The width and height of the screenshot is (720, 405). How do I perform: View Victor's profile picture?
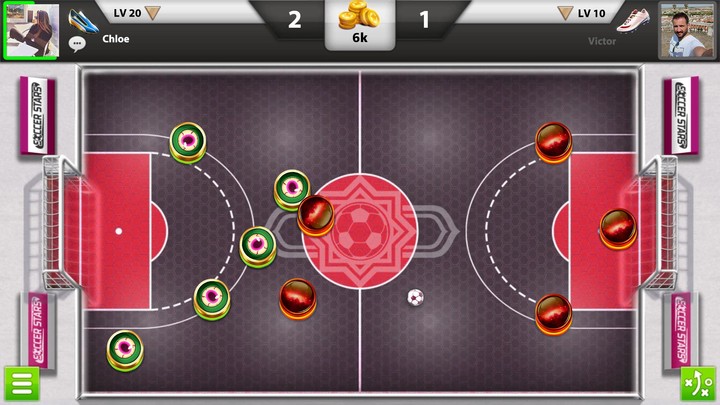point(687,30)
